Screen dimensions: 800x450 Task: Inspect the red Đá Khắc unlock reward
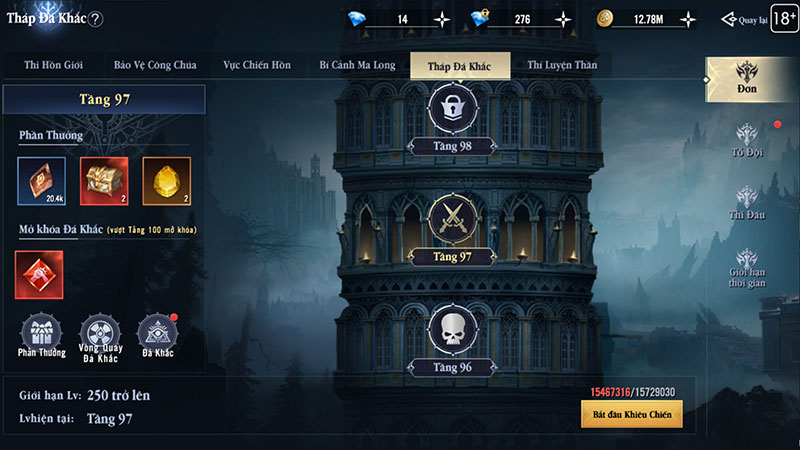coord(39,274)
